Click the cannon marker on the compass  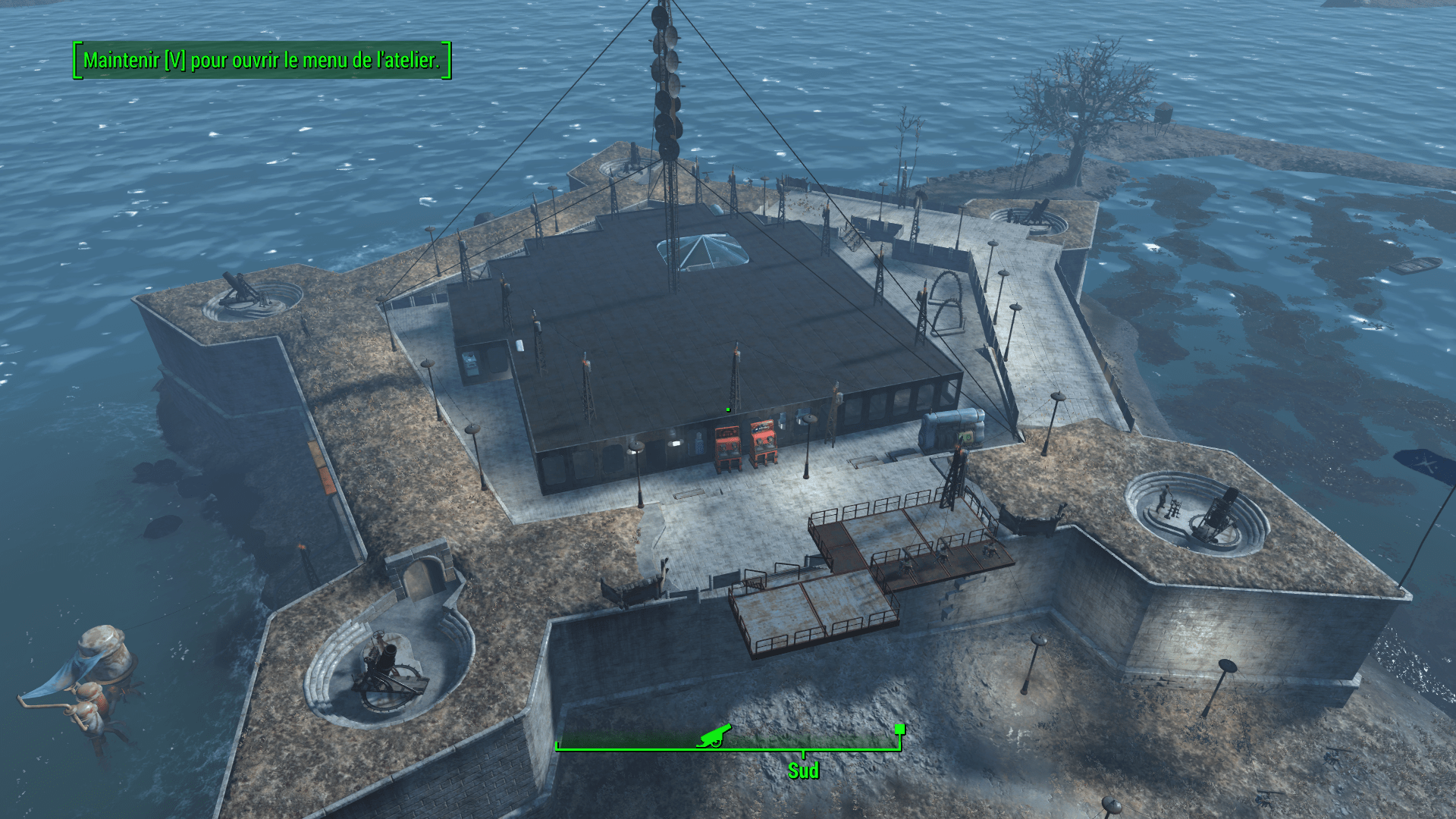(714, 735)
